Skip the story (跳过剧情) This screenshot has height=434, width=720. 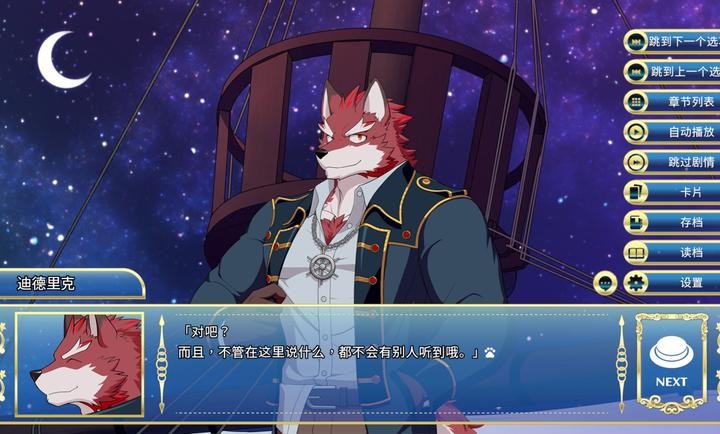pos(673,161)
